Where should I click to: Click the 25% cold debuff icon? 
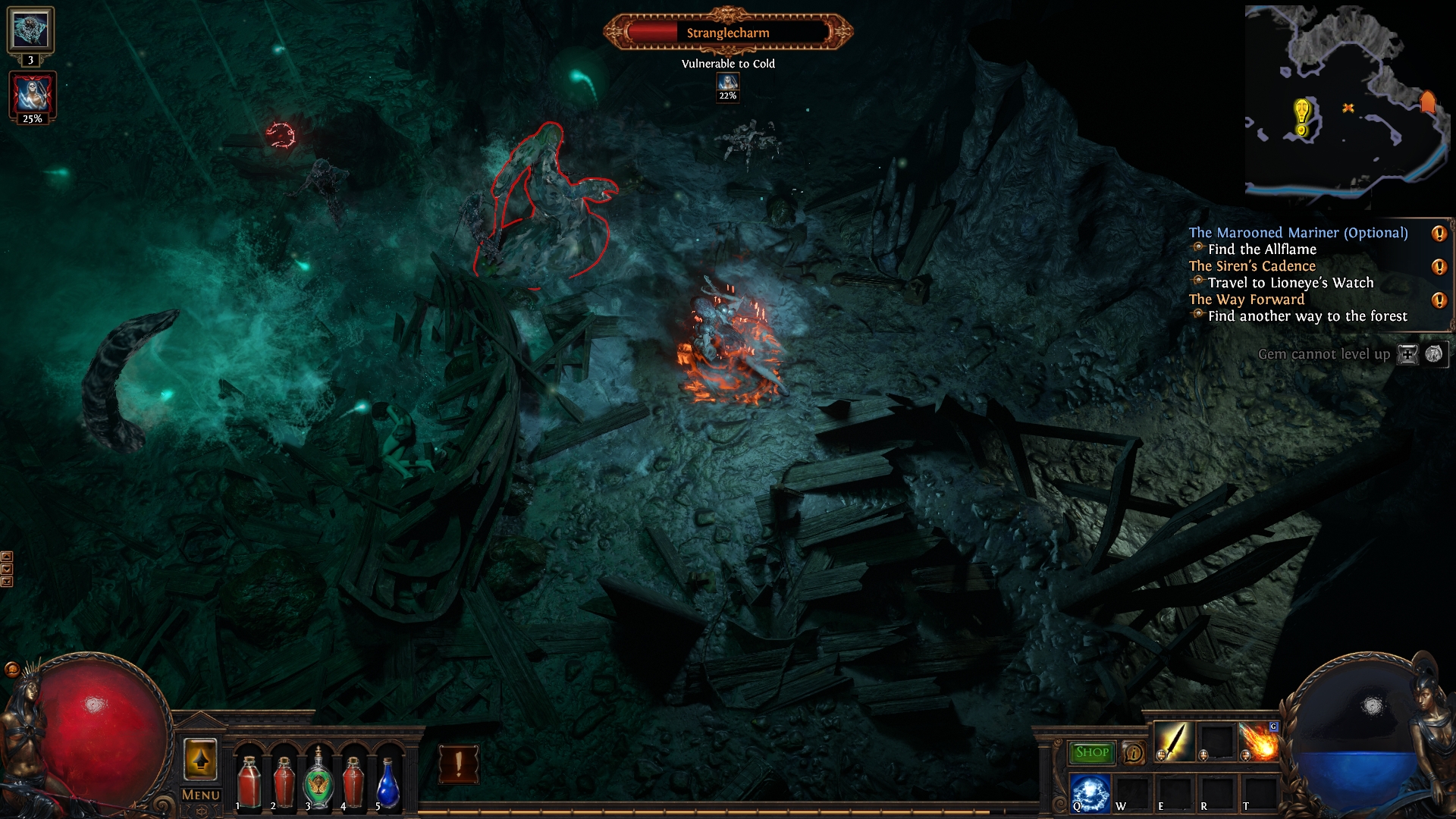[x=32, y=94]
